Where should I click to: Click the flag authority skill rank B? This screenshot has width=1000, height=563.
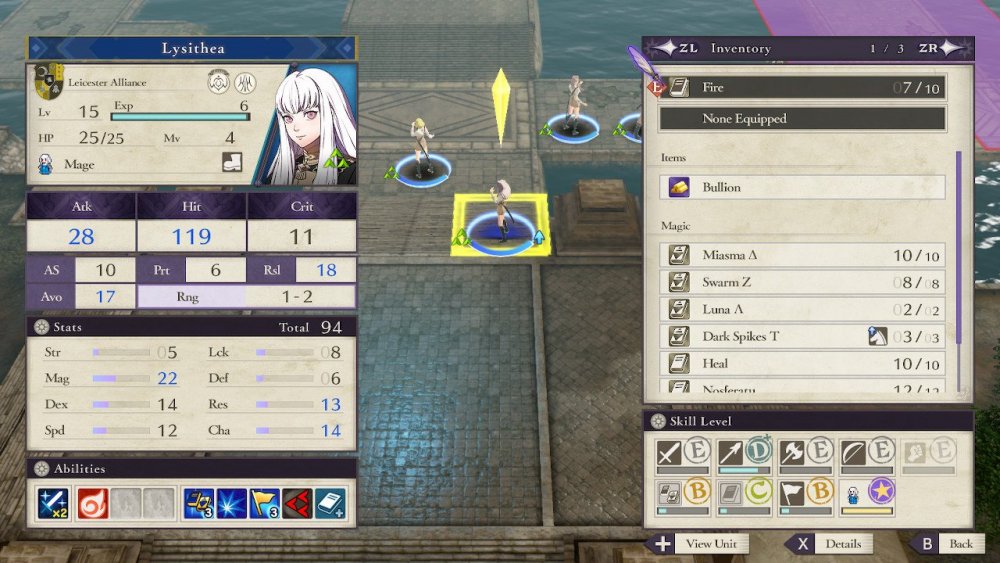(805, 495)
